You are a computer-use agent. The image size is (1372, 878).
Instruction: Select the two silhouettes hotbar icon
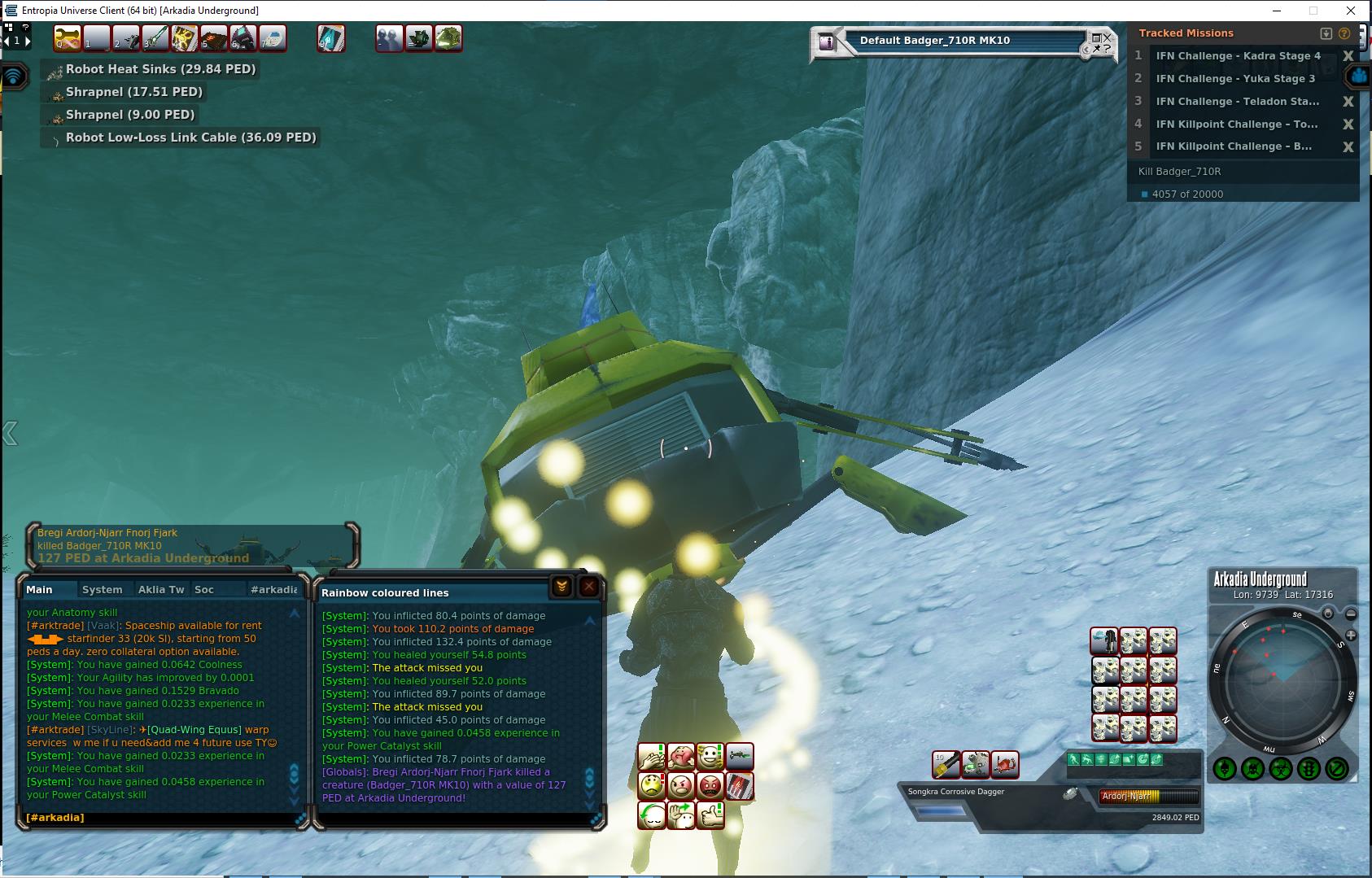coord(389,38)
